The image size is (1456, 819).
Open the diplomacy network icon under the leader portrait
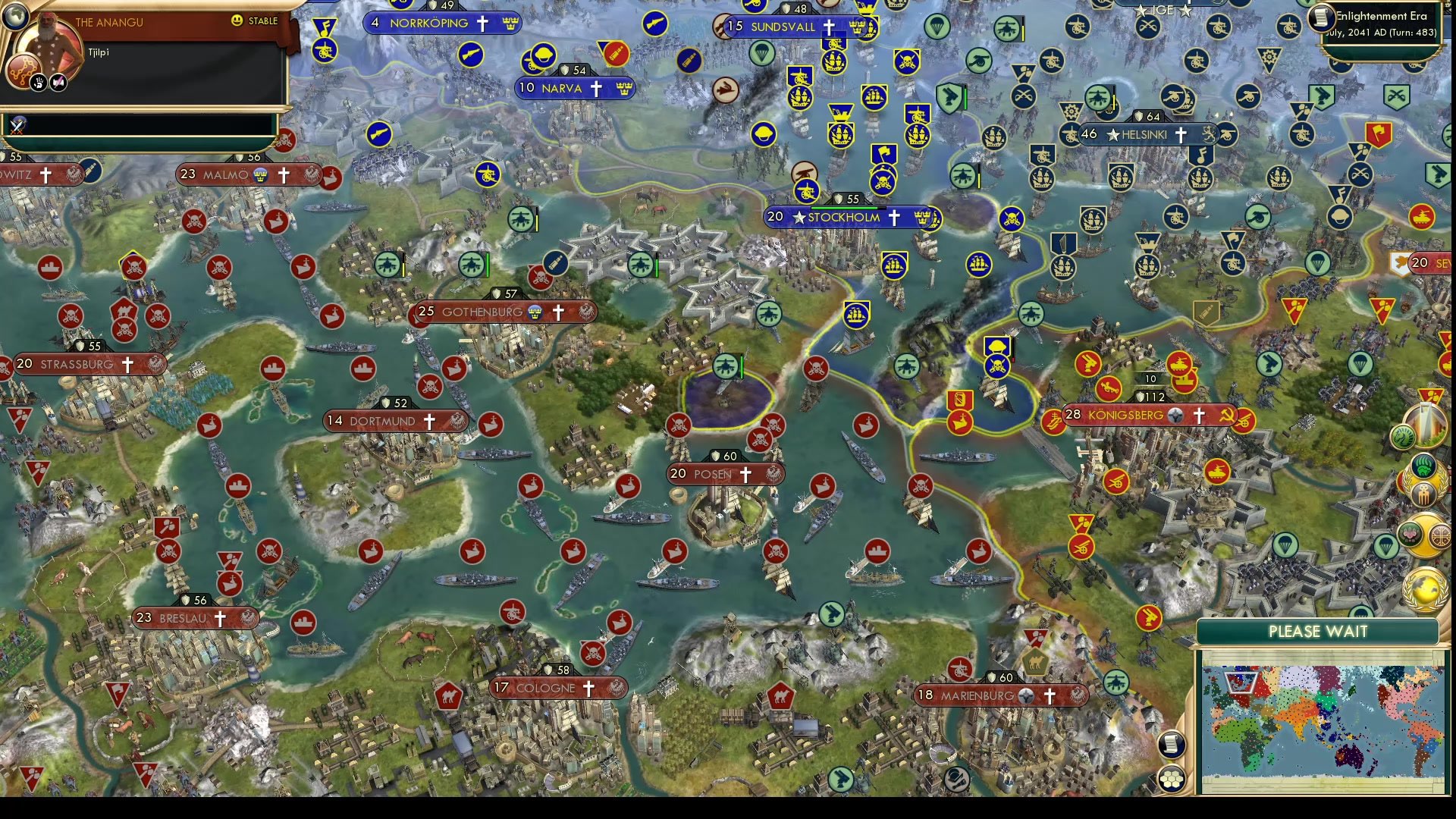coord(24,70)
